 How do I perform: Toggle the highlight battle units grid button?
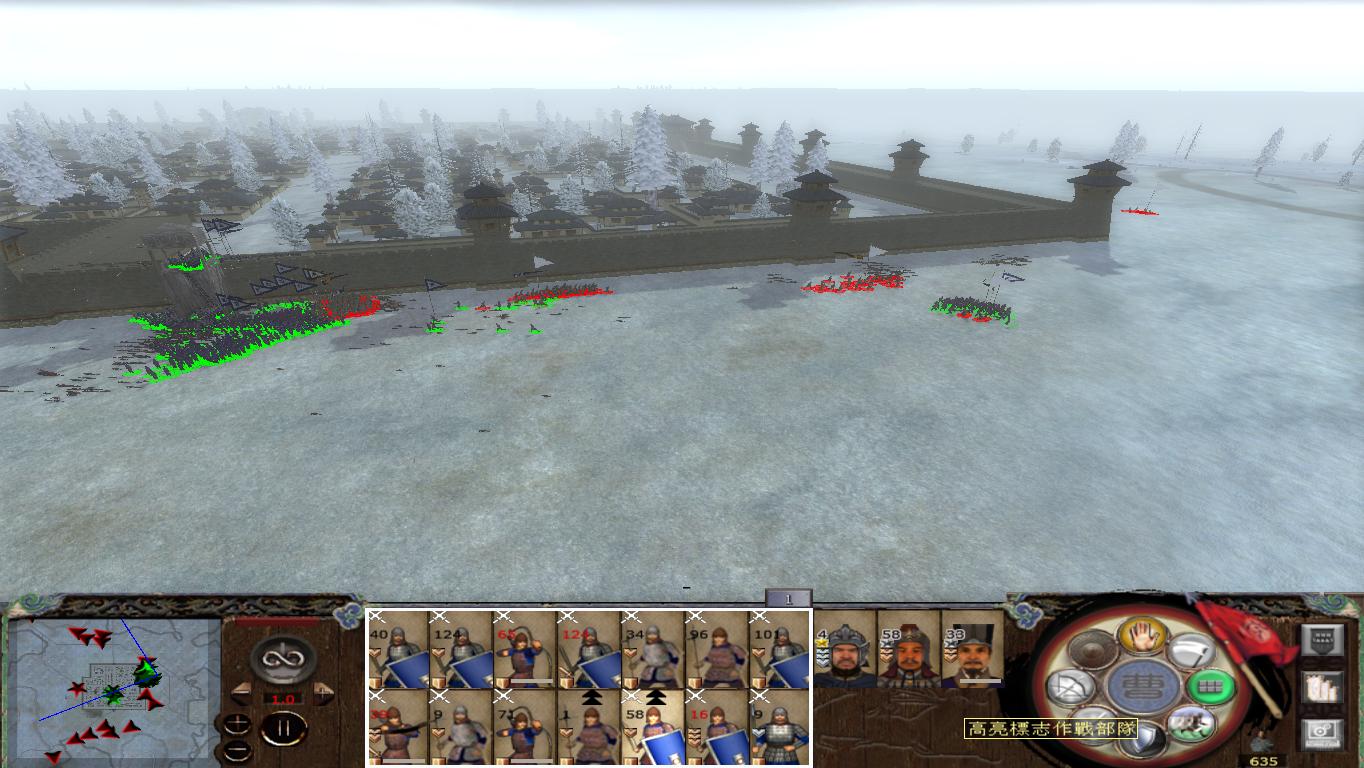click(x=1208, y=686)
